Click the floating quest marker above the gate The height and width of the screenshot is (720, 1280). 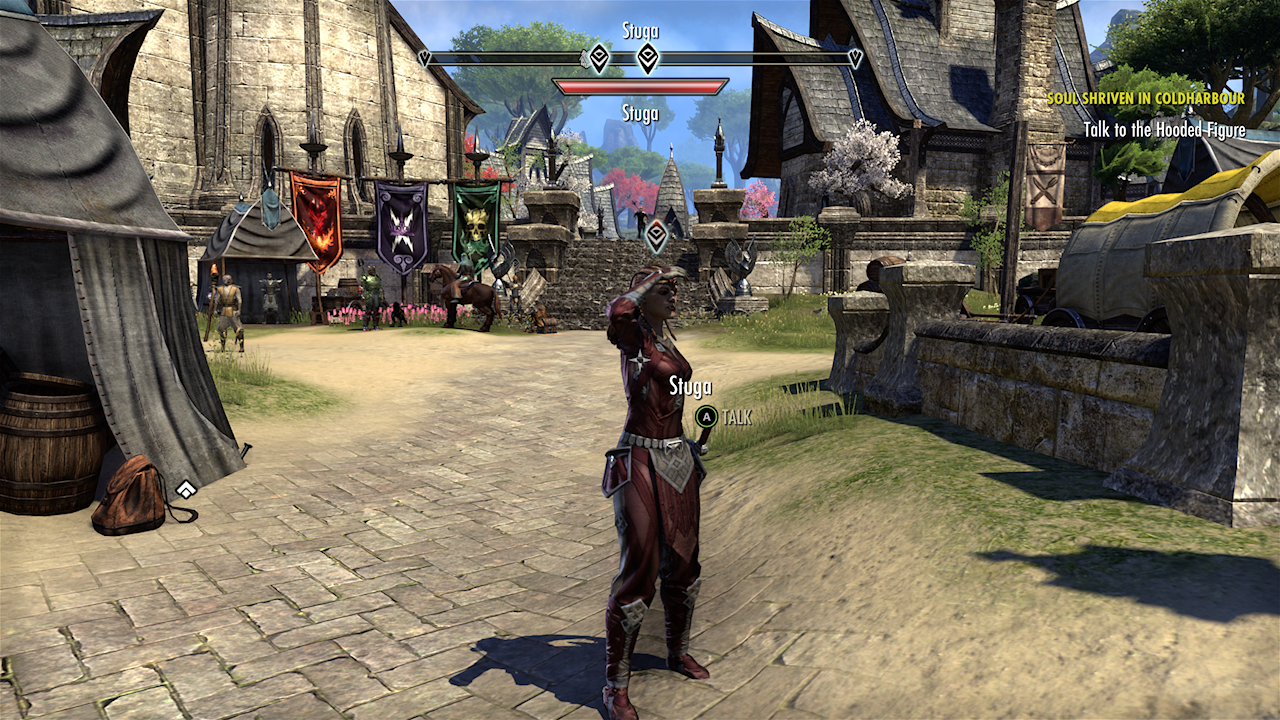coord(656,236)
